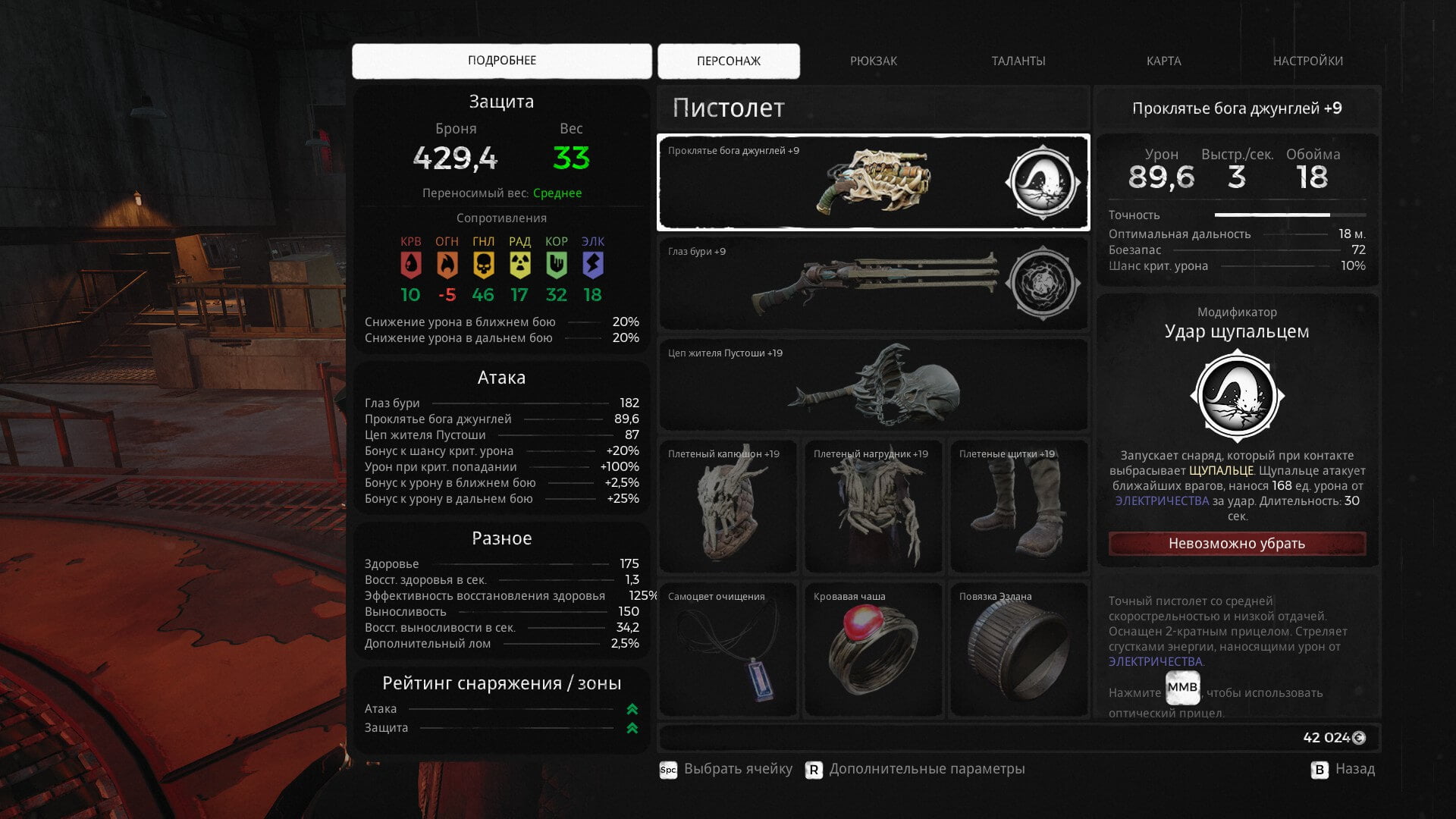Select the Плетеный капюшон helmet slot
The image size is (1456, 819).
(727, 506)
